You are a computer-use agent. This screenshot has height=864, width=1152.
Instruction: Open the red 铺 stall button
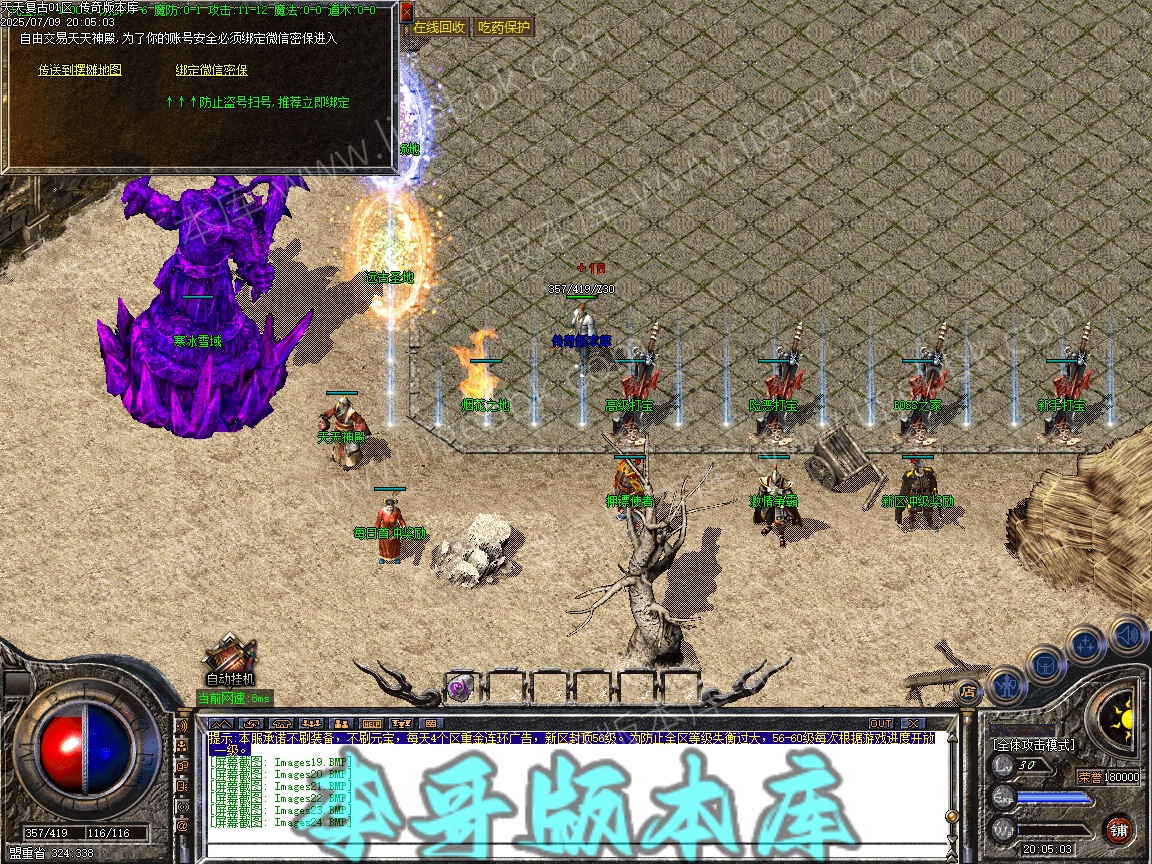tap(1118, 829)
